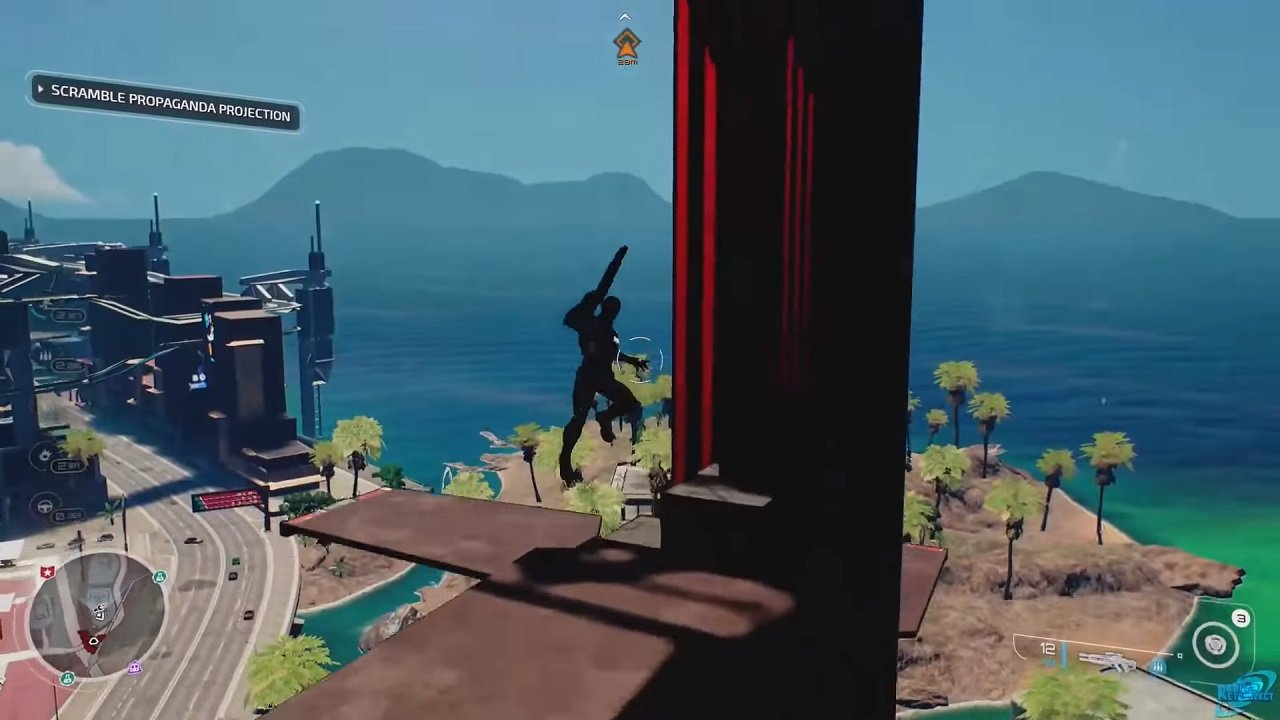Click the green flask icon at minimap bottom left
The width and height of the screenshot is (1280, 720).
click(x=69, y=679)
